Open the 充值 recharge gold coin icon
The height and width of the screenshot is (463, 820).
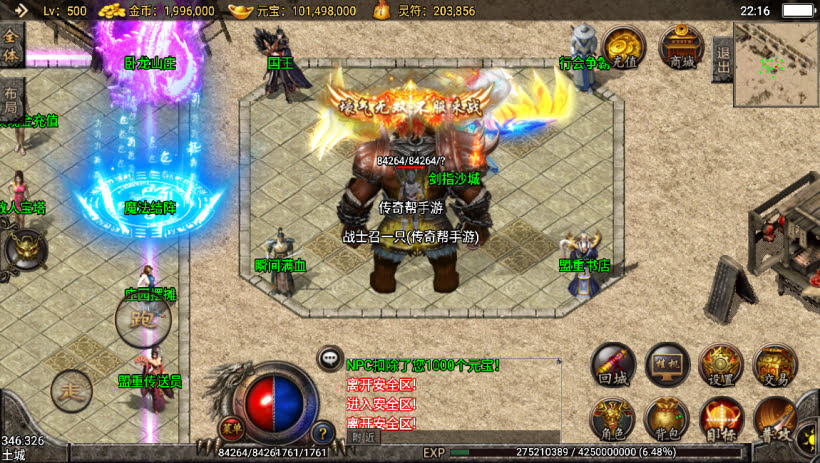point(622,47)
